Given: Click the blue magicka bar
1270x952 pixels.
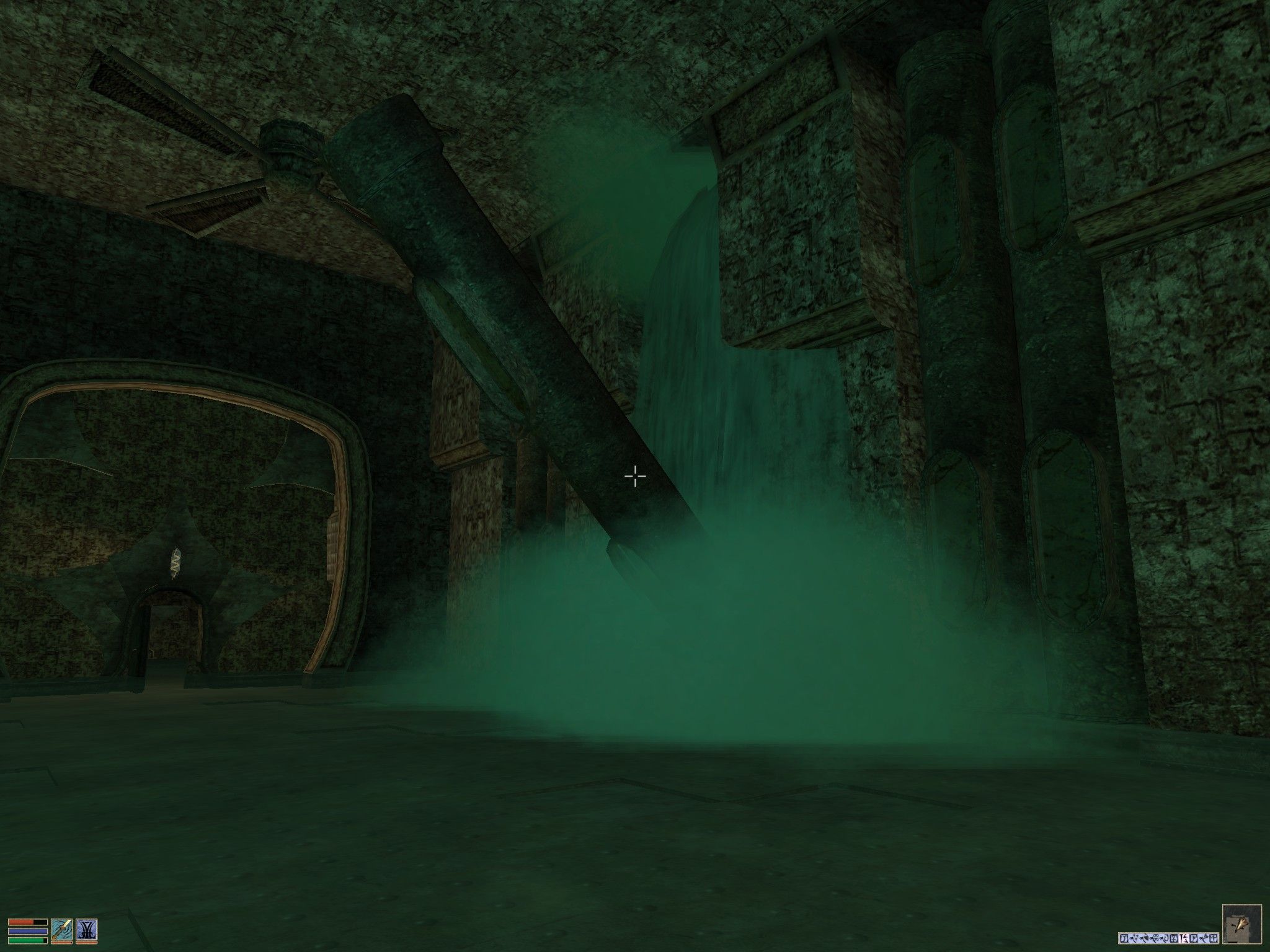Looking at the screenshot, I should (x=27, y=930).
